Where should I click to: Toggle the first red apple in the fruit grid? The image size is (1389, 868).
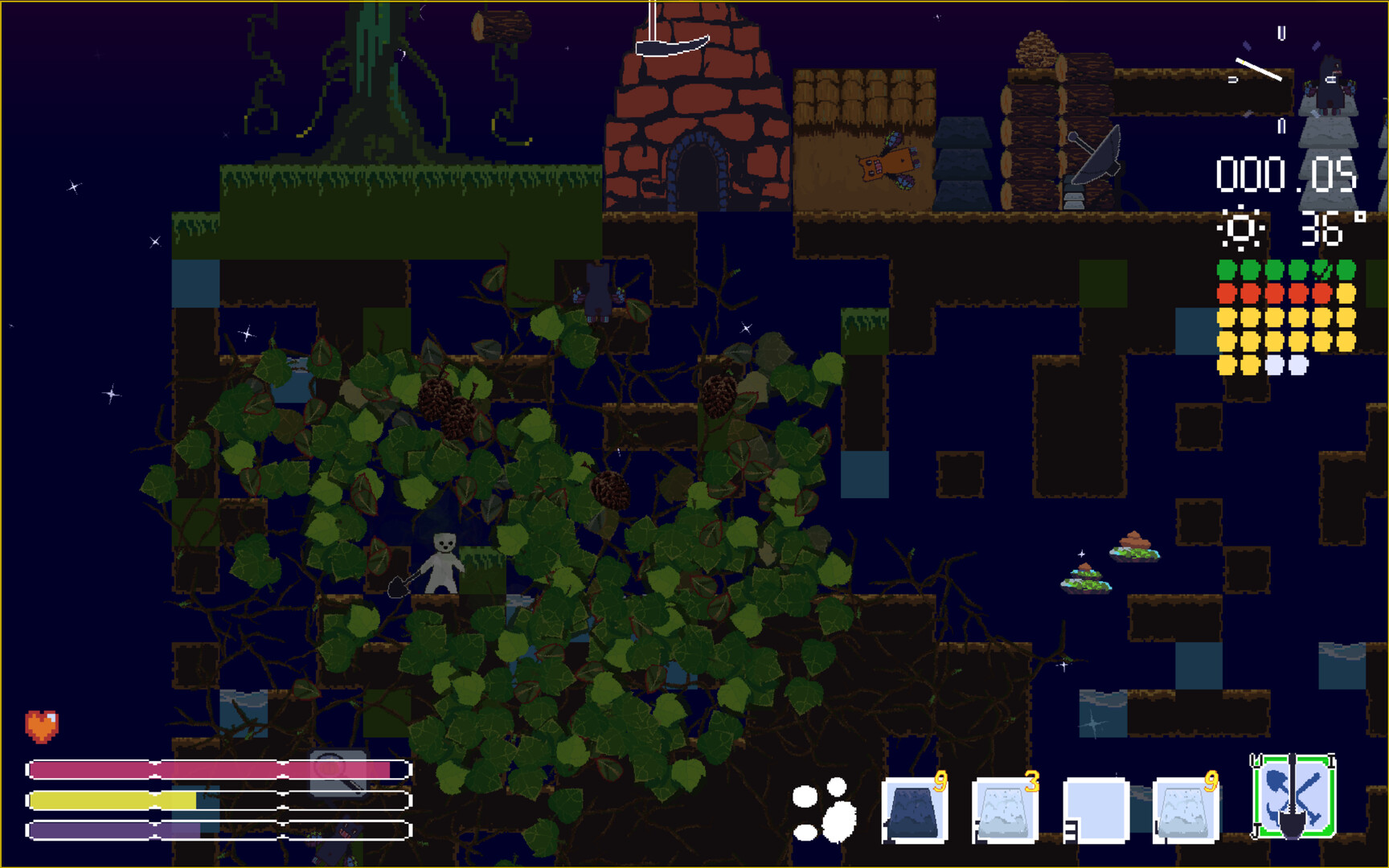(x=1225, y=293)
